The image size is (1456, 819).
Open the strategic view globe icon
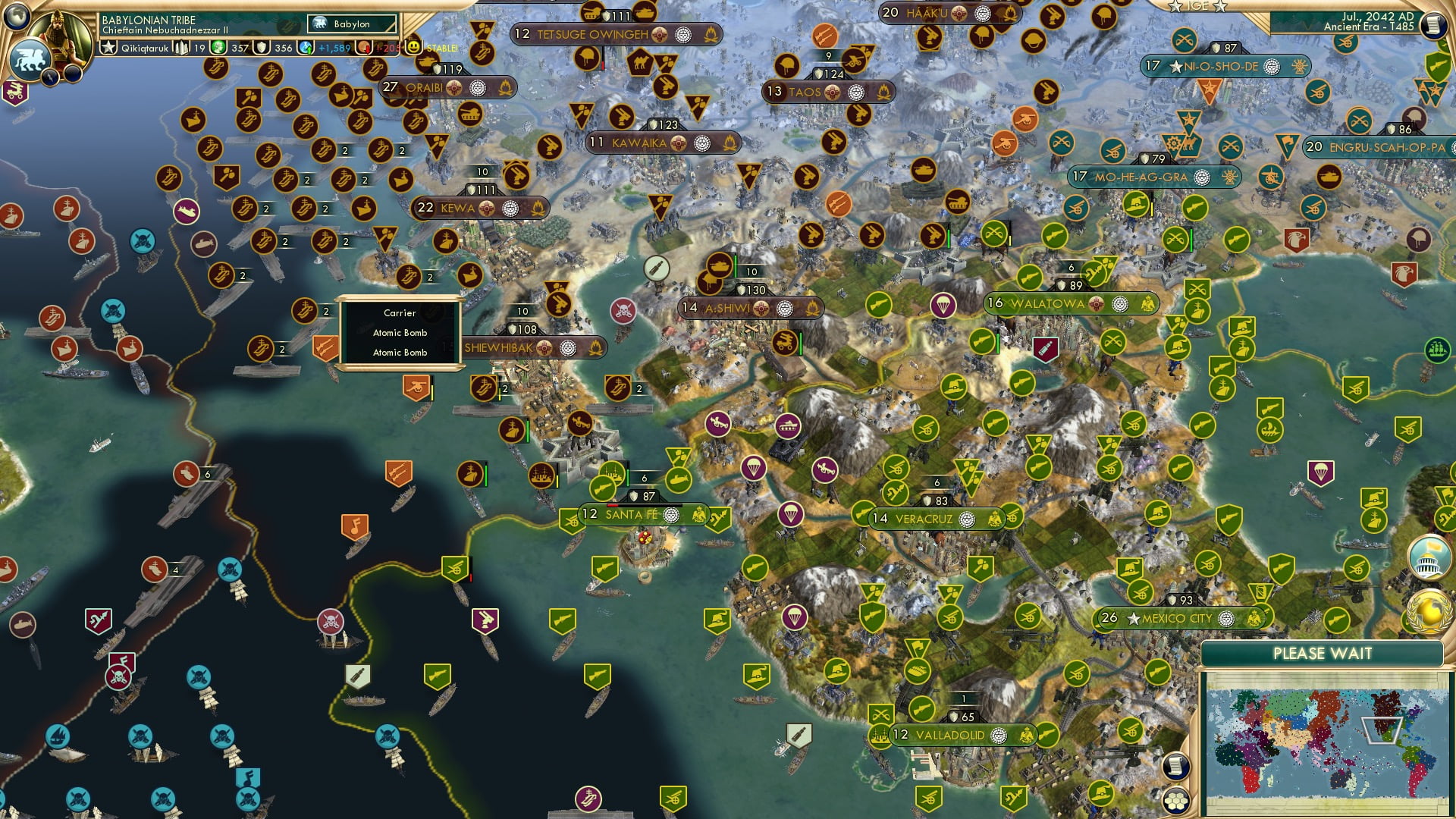point(15,15)
